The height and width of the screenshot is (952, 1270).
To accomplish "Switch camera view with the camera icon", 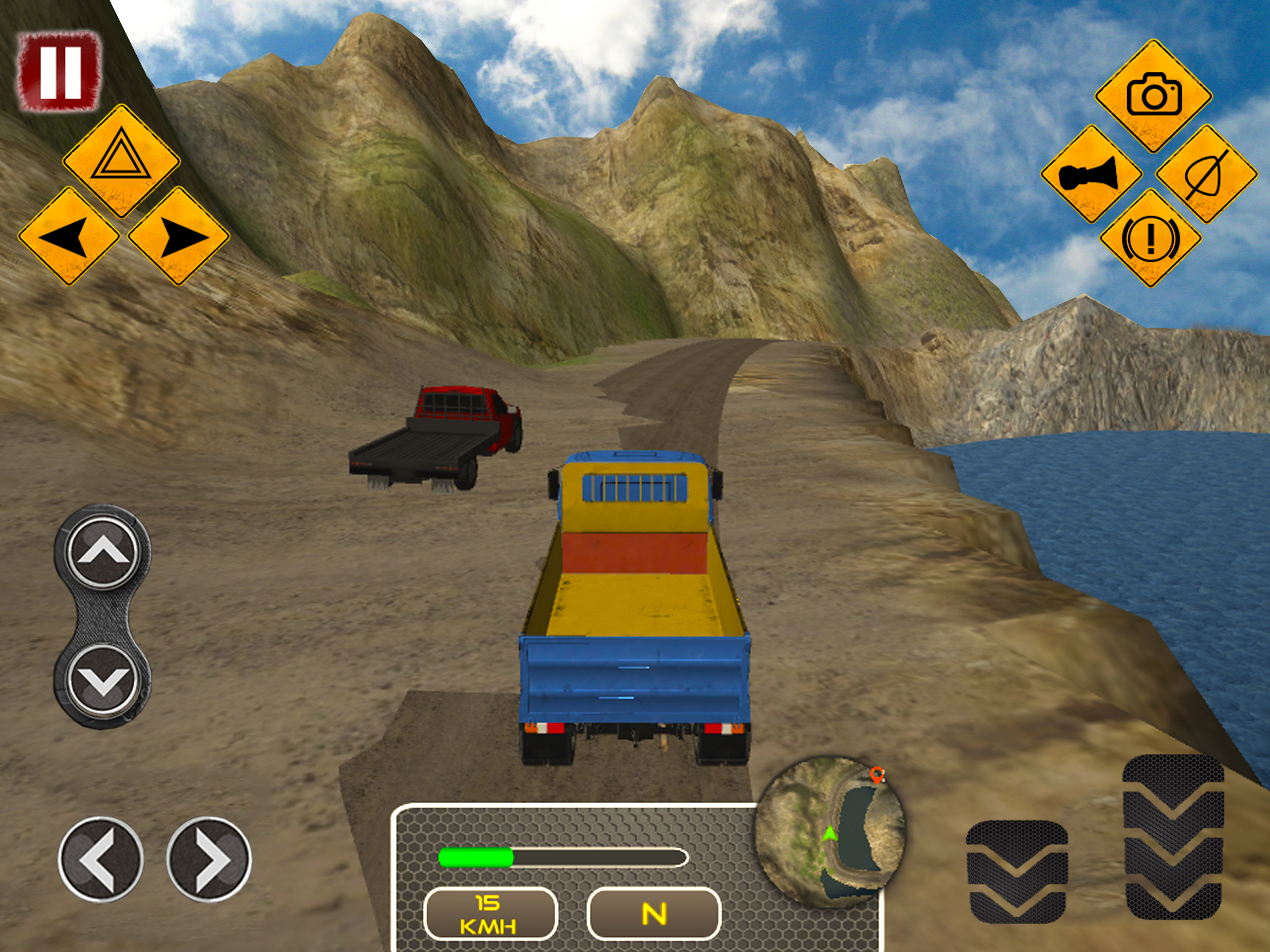I will pos(1153,96).
